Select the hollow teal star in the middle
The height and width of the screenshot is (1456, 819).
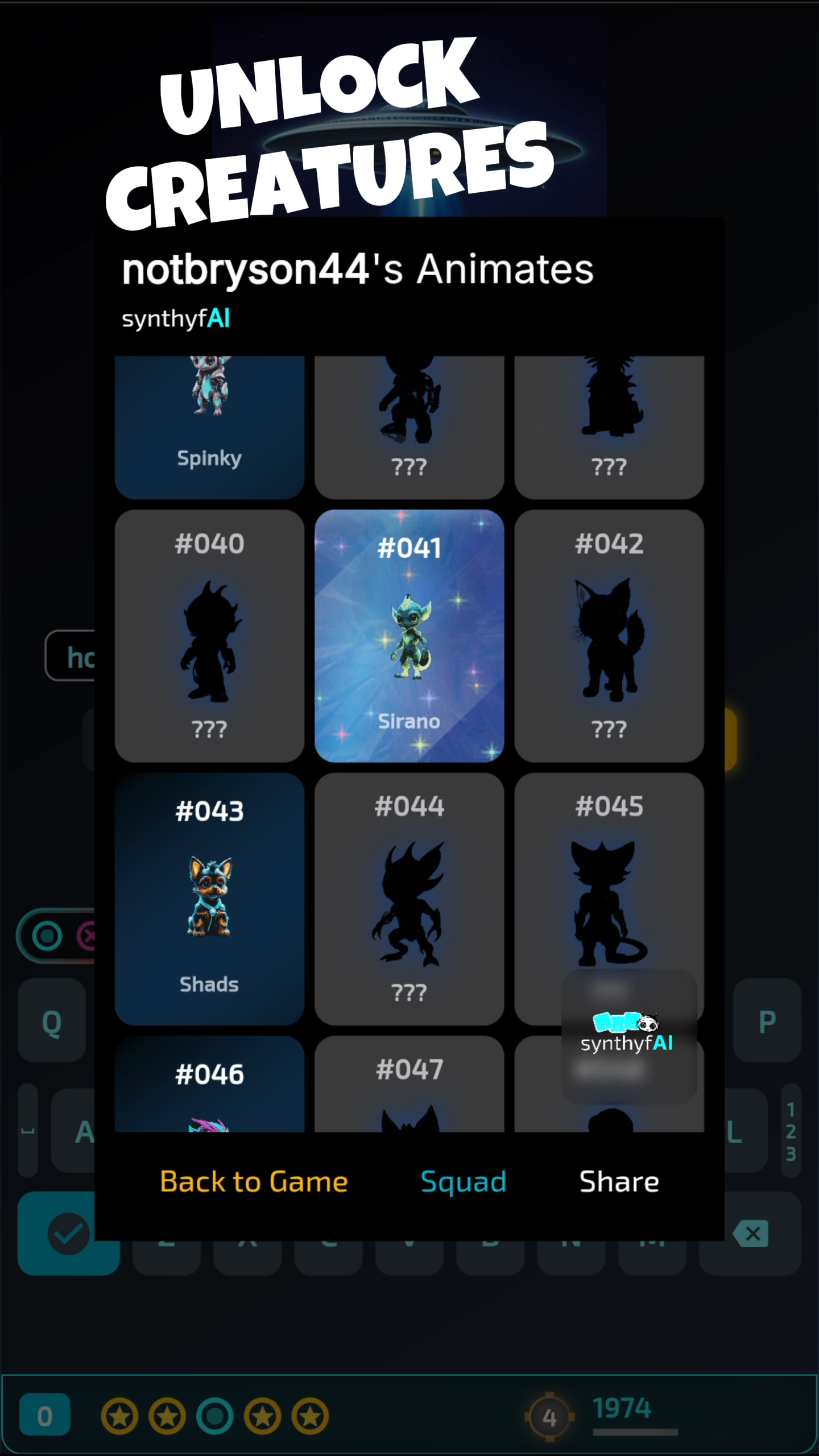(x=215, y=1416)
